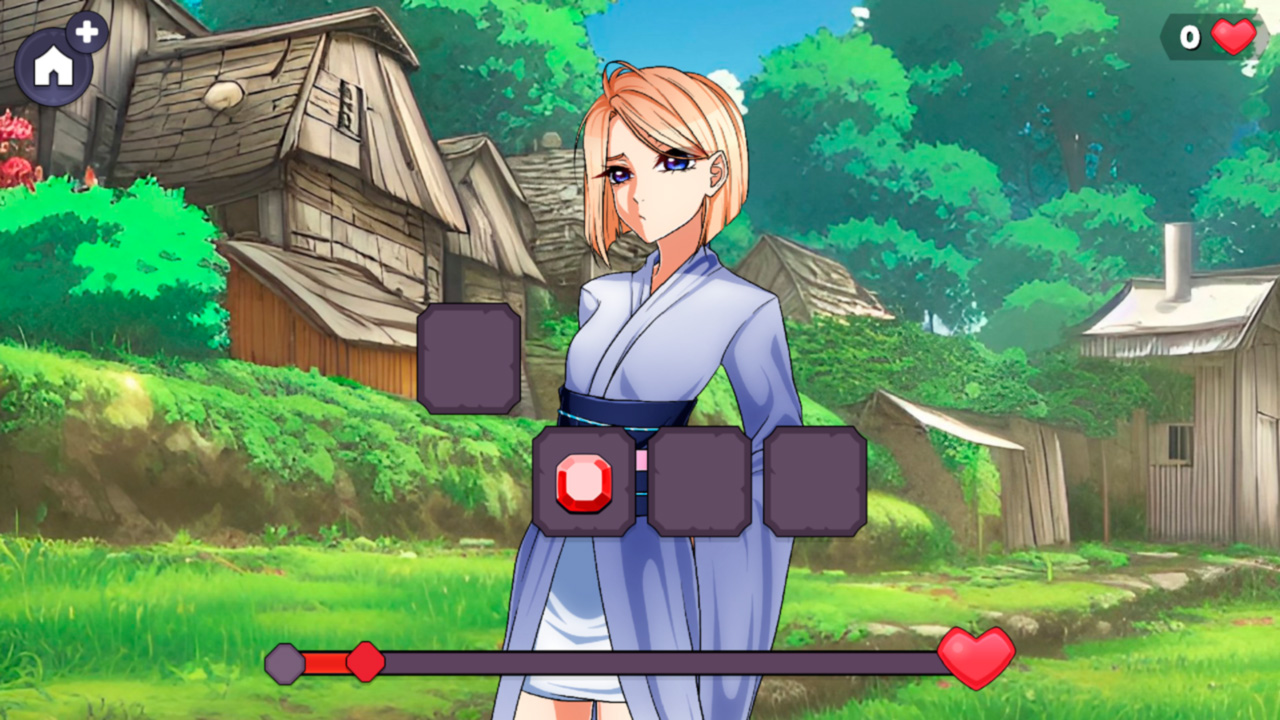Click the middle empty gem slot

(x=700, y=482)
